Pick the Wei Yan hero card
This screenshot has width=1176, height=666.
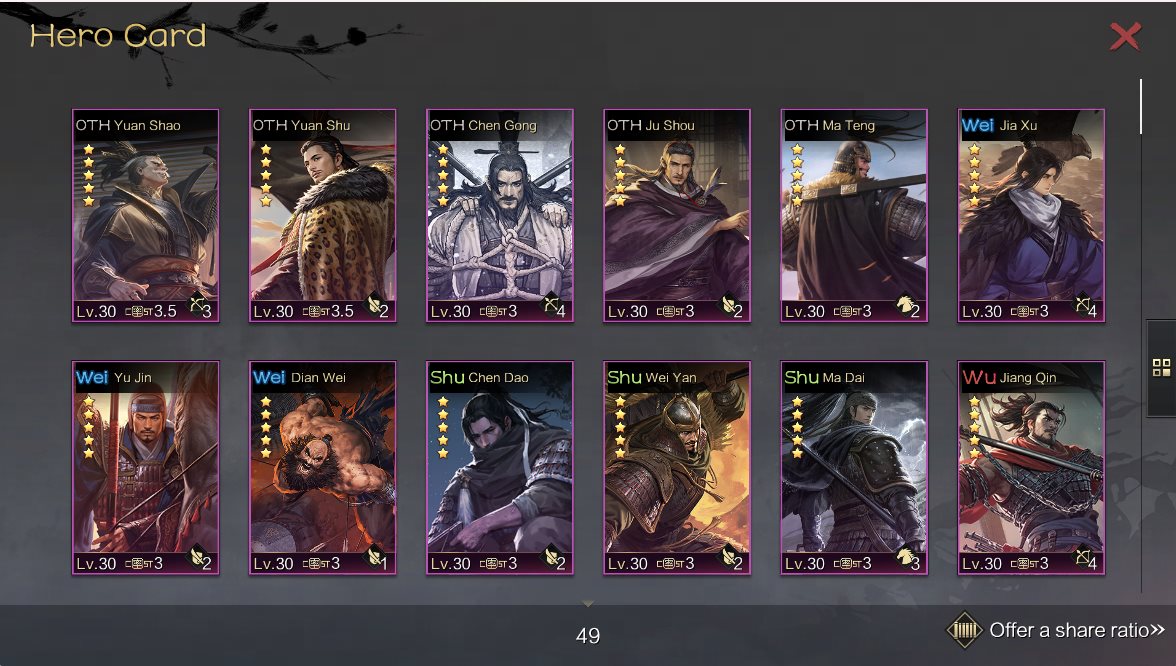676,468
